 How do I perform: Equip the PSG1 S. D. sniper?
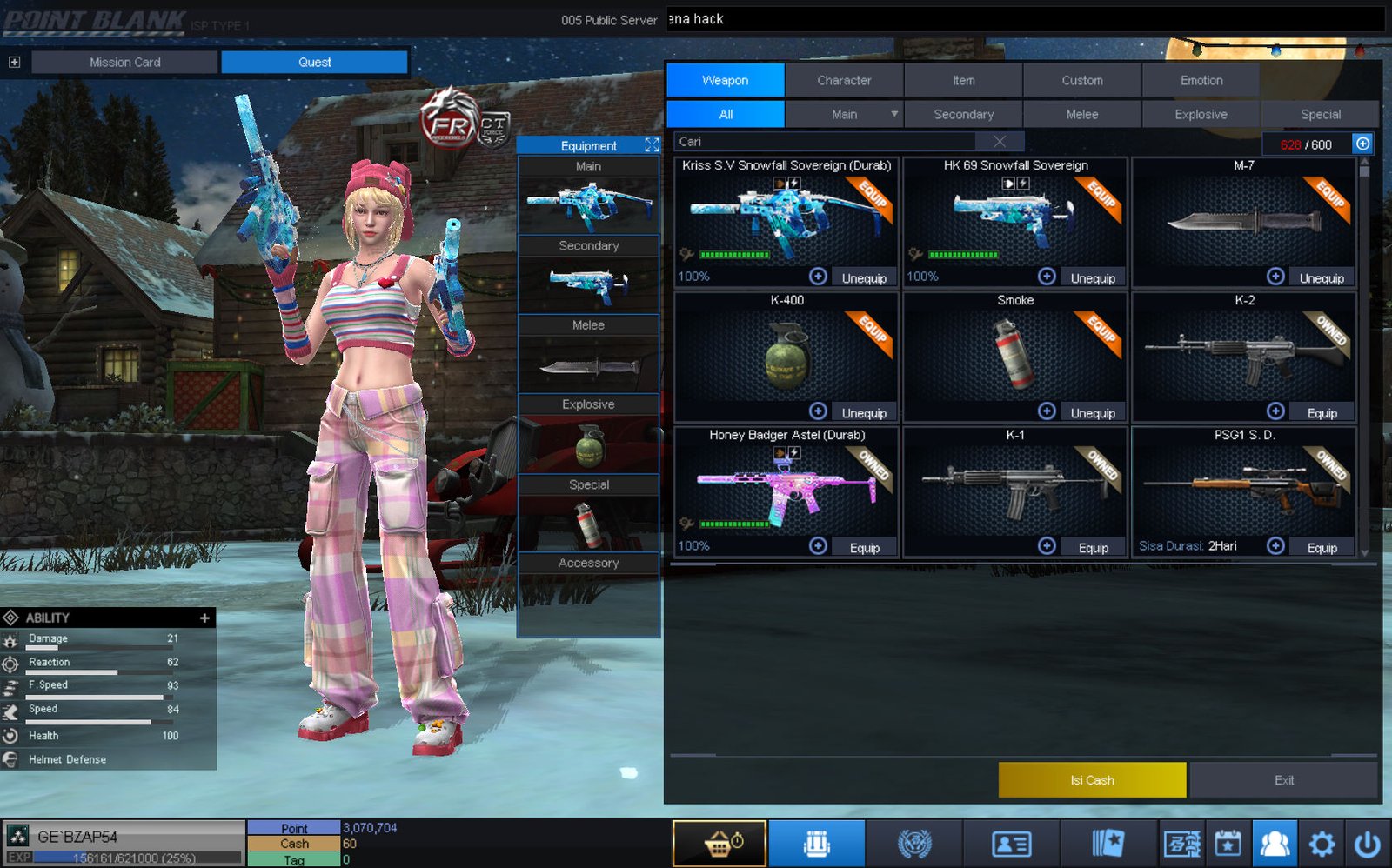pyautogui.click(x=1322, y=548)
